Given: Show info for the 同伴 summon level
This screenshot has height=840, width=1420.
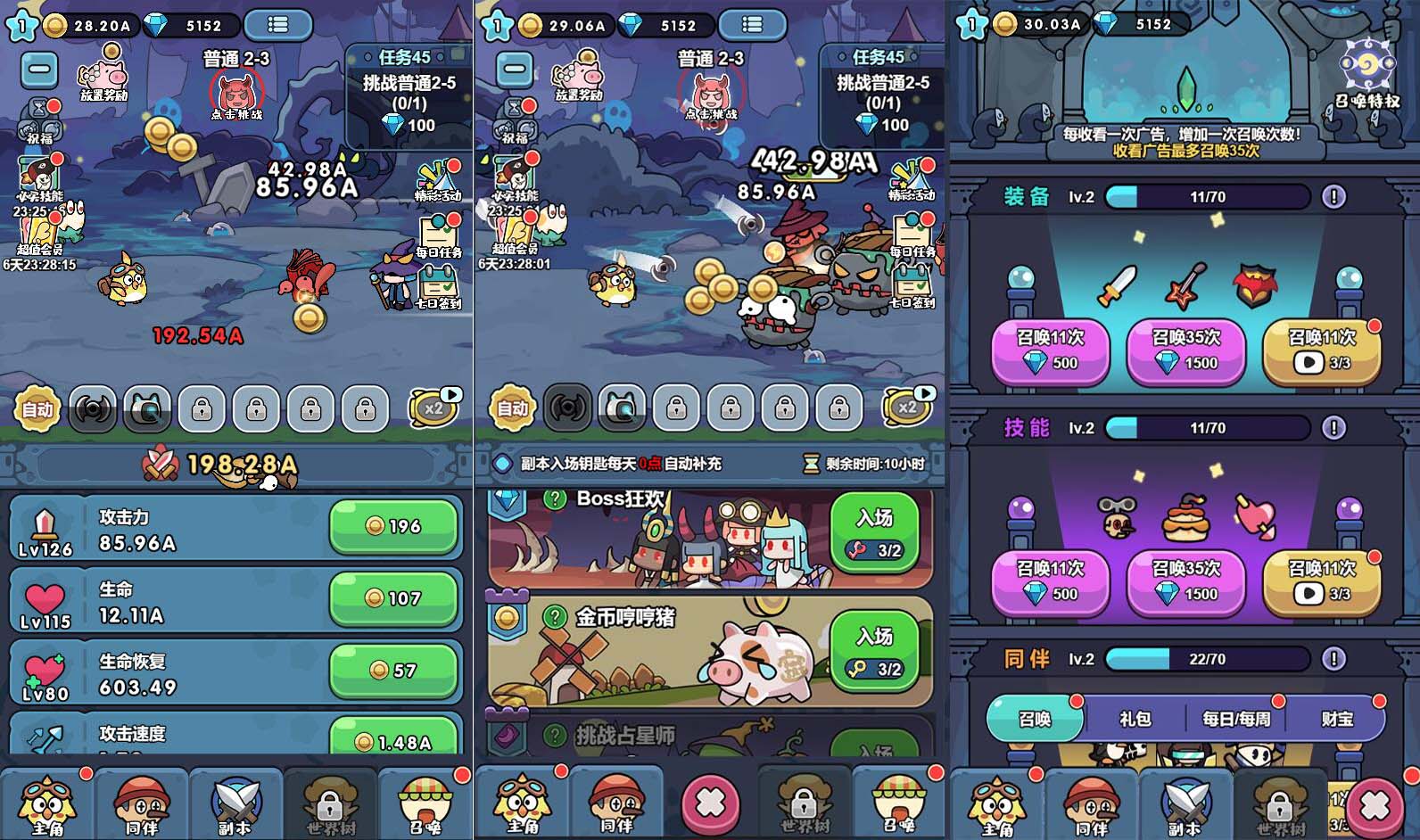Looking at the screenshot, I should click(x=1333, y=659).
